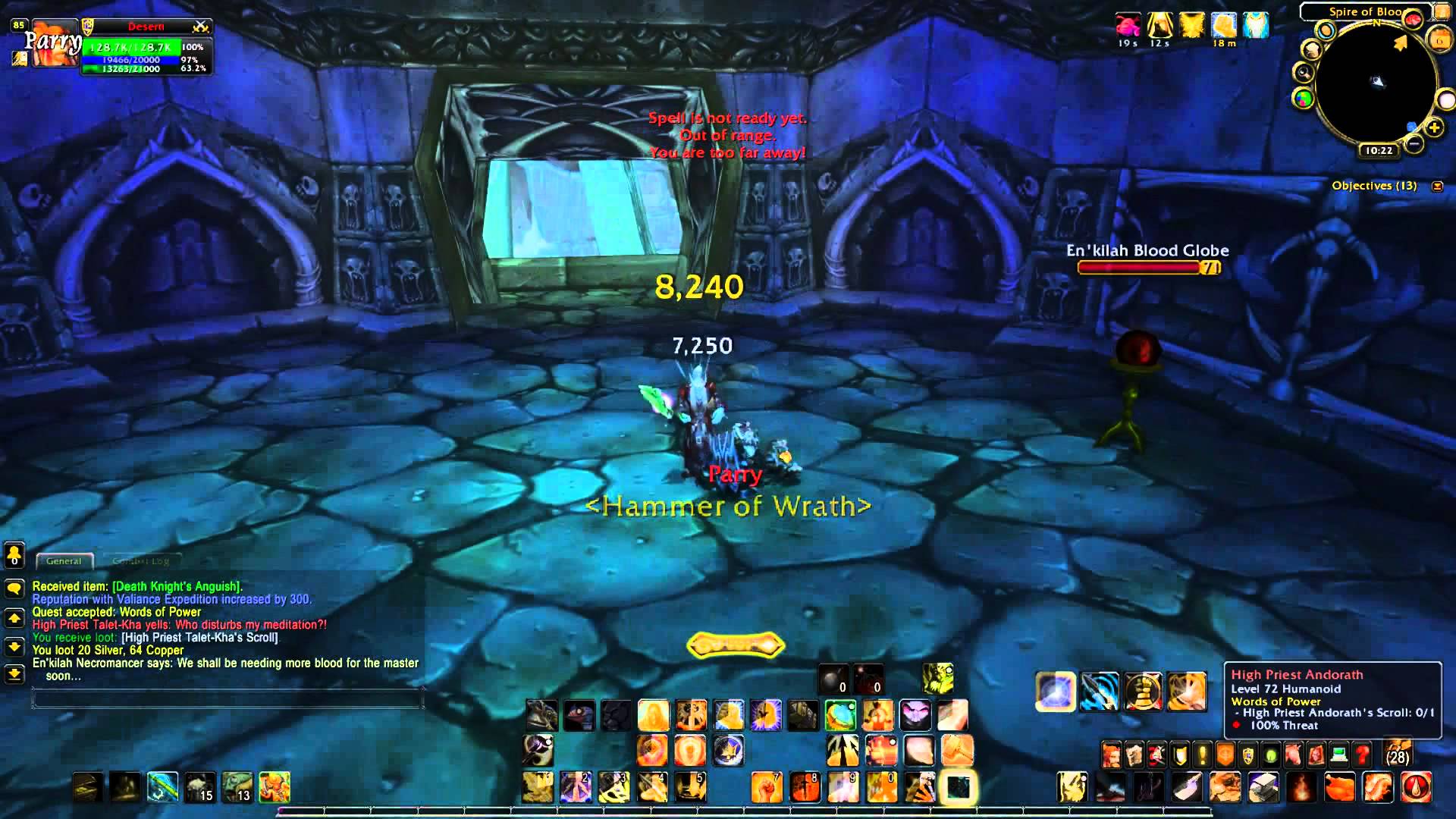
Task: Open the Combat Log tab
Action: pos(141,561)
